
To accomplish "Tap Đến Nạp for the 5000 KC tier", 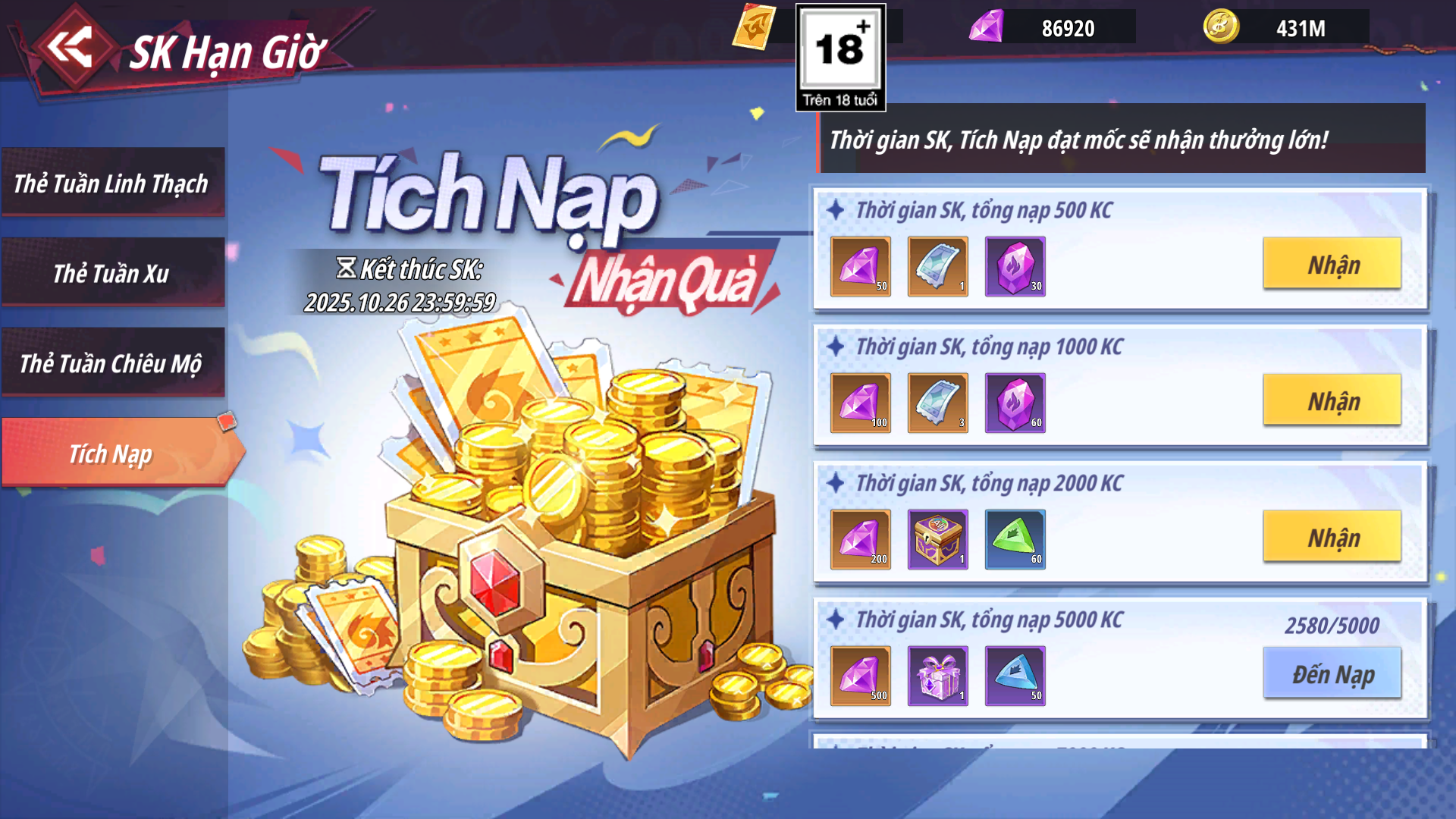I will [1332, 673].
